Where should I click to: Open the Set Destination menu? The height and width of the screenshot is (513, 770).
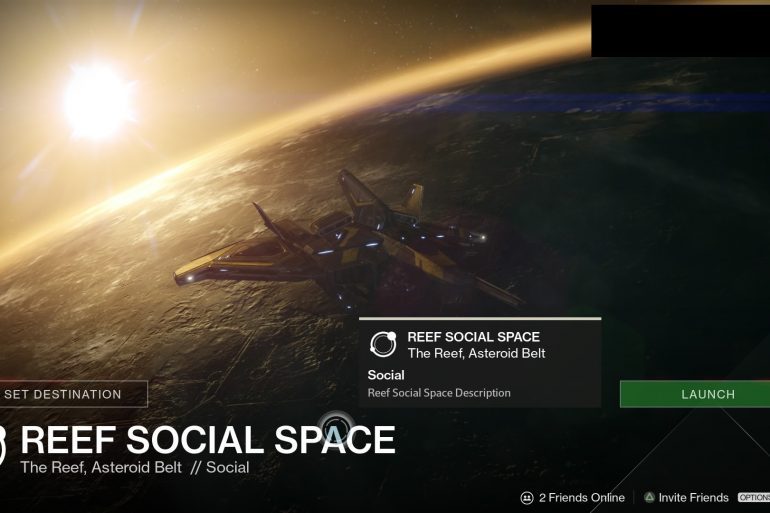pos(72,394)
